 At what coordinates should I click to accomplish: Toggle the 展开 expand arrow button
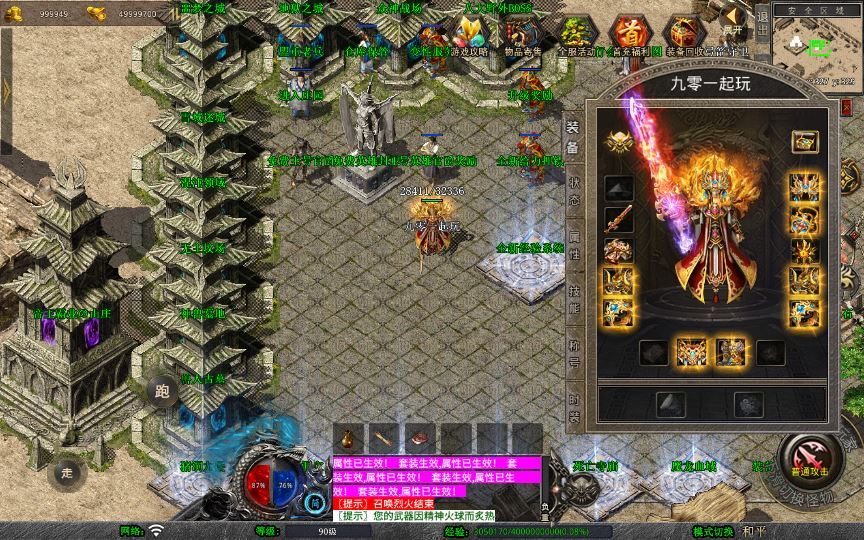pos(733,19)
